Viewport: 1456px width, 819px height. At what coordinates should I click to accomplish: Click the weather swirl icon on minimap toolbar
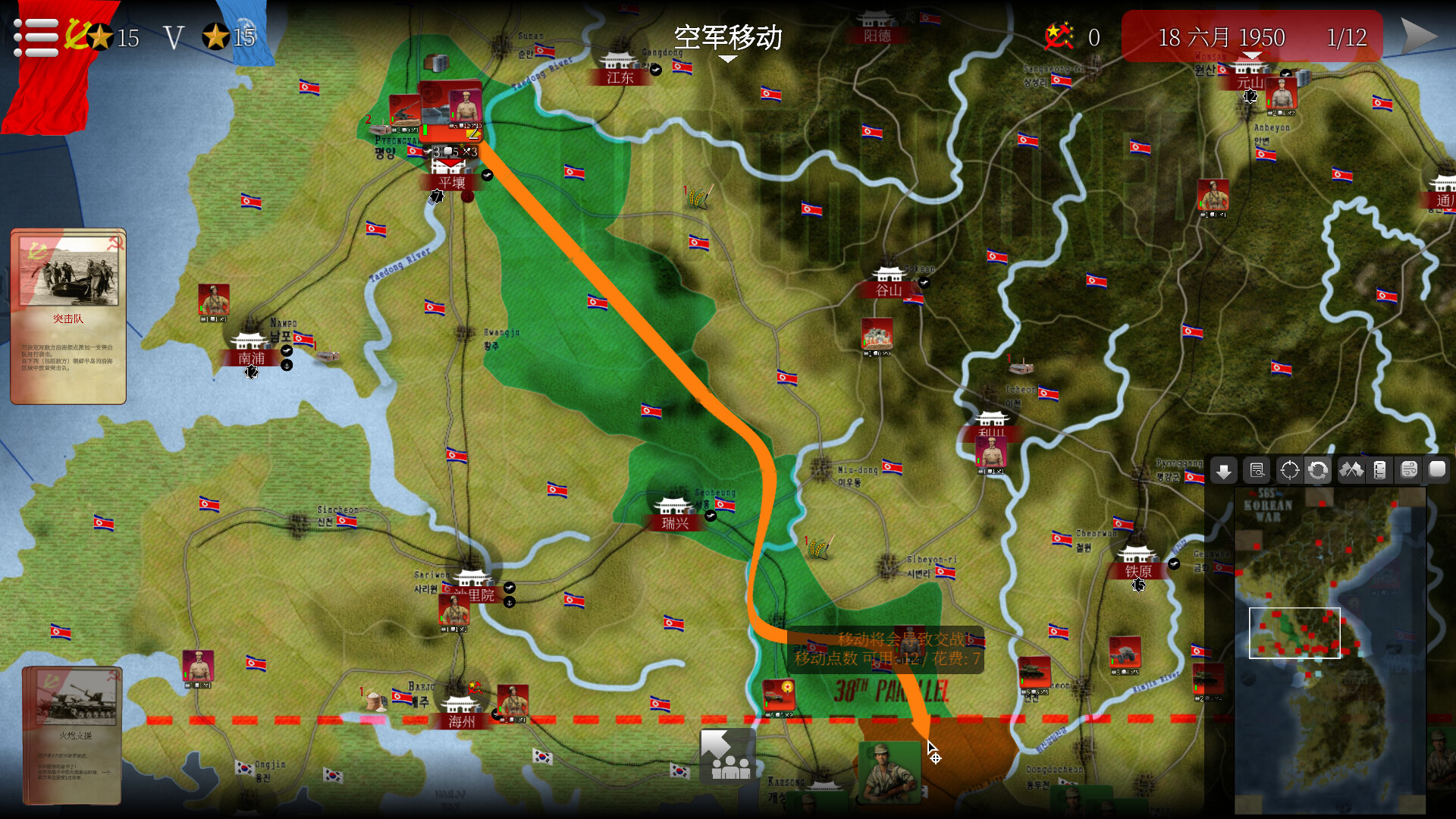[1409, 470]
